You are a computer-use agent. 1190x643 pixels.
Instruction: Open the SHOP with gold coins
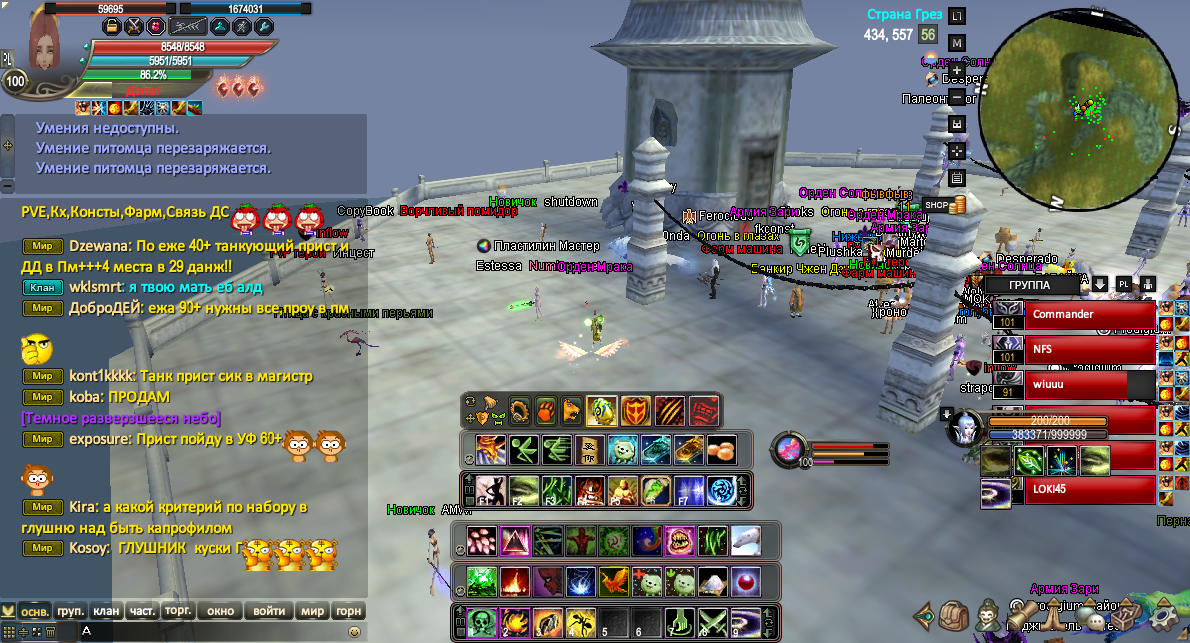click(945, 204)
